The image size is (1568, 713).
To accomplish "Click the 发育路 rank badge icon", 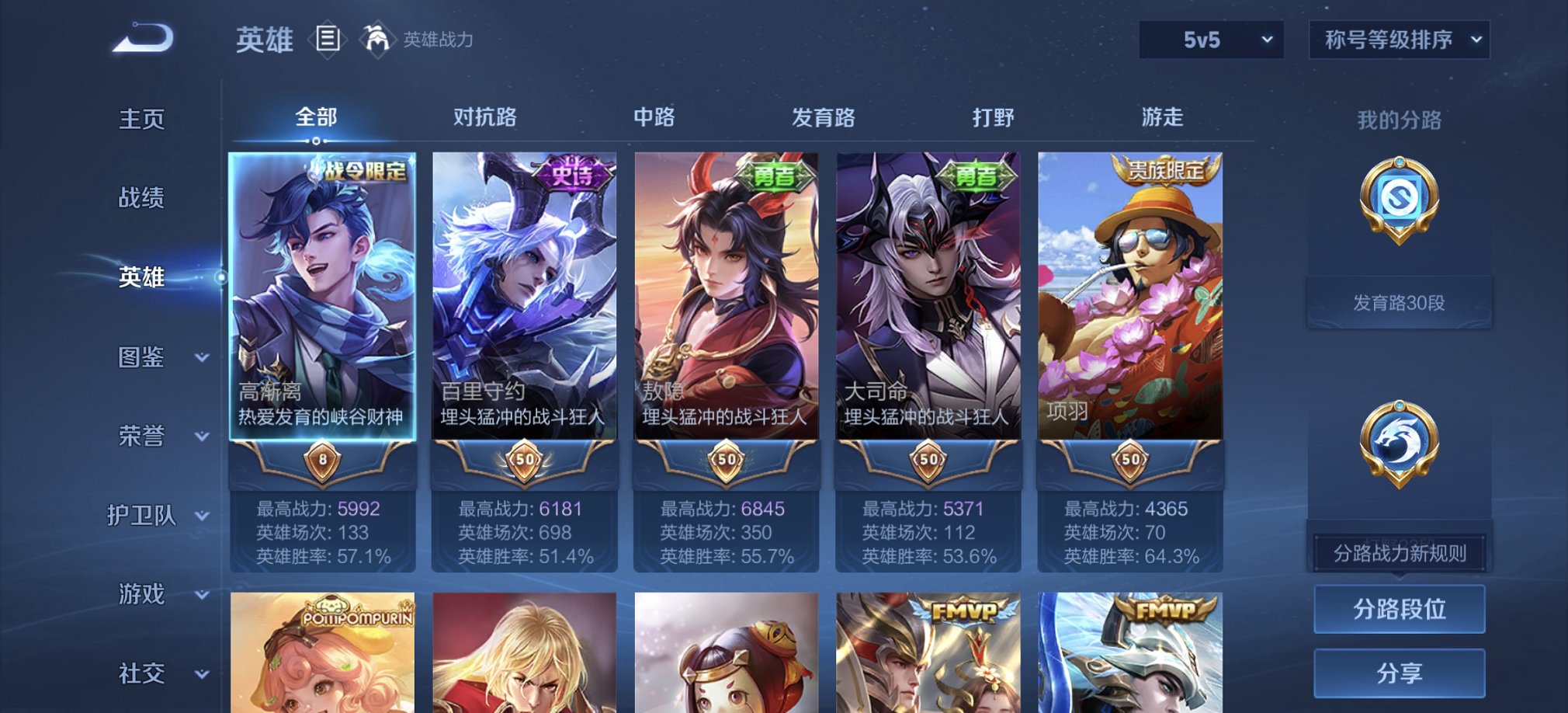I will pos(1398,197).
